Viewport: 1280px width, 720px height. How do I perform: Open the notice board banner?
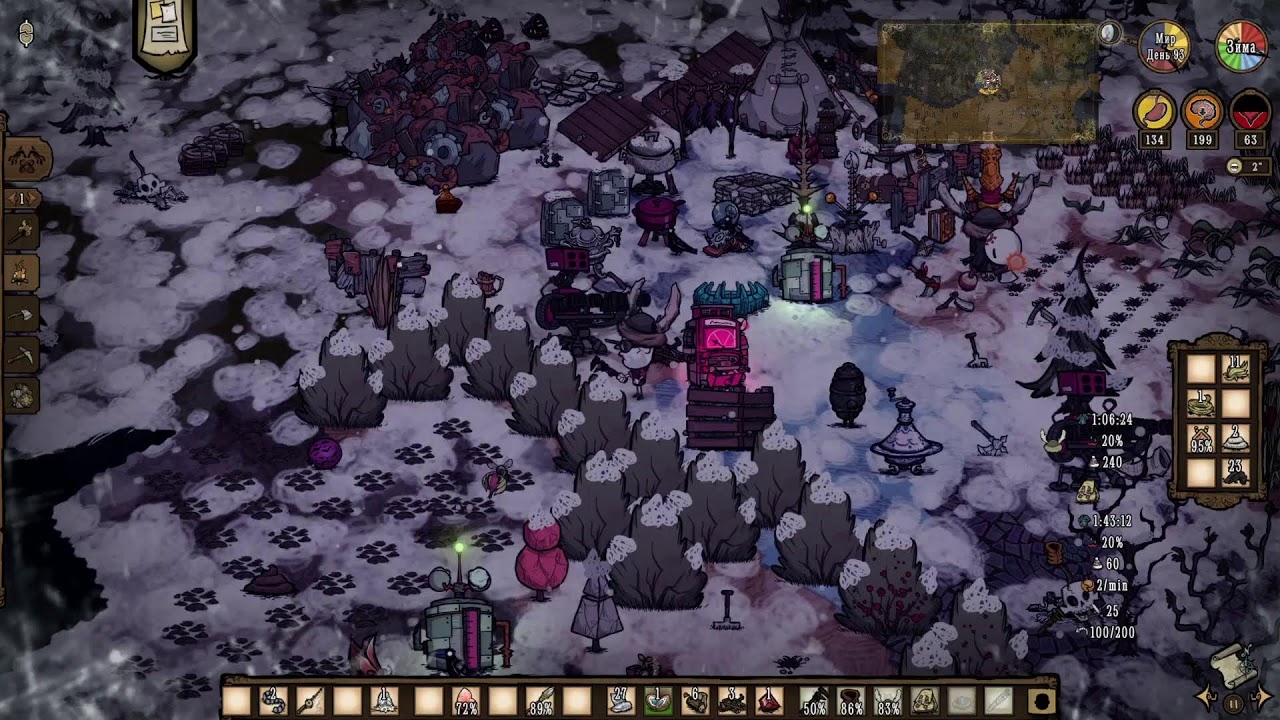point(164,32)
